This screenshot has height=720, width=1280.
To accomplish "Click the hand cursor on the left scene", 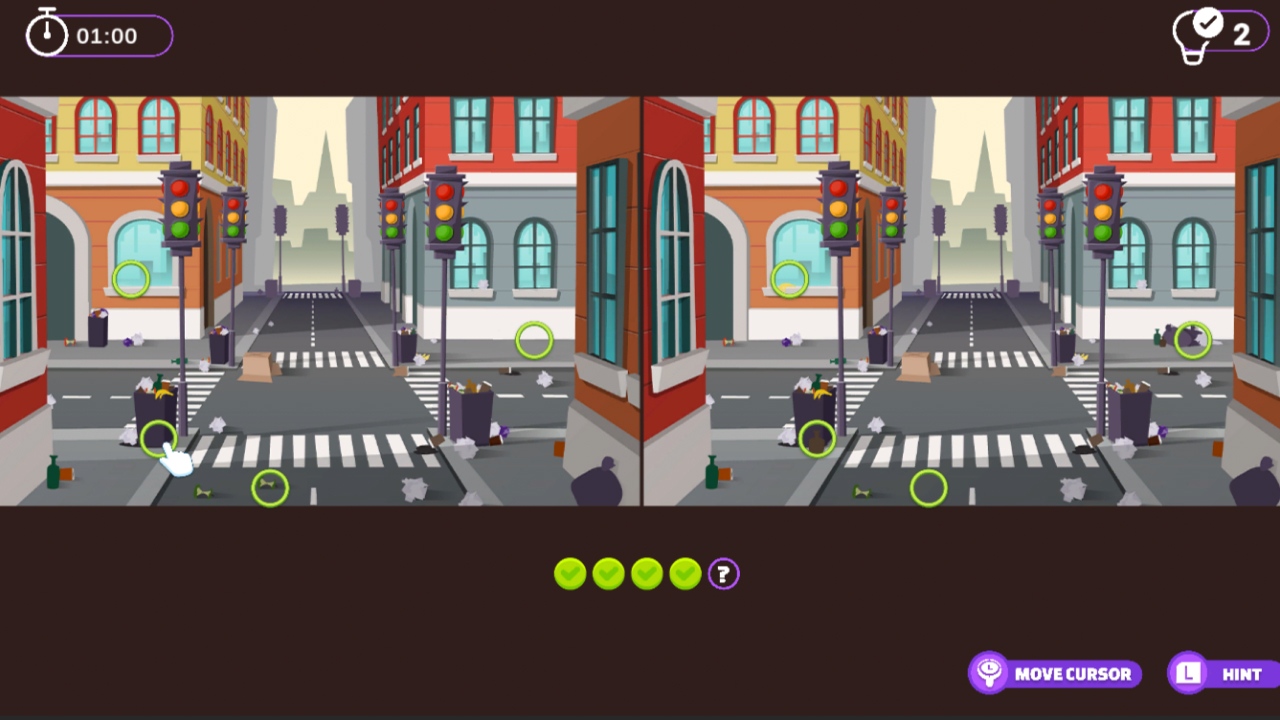I will (x=175, y=460).
